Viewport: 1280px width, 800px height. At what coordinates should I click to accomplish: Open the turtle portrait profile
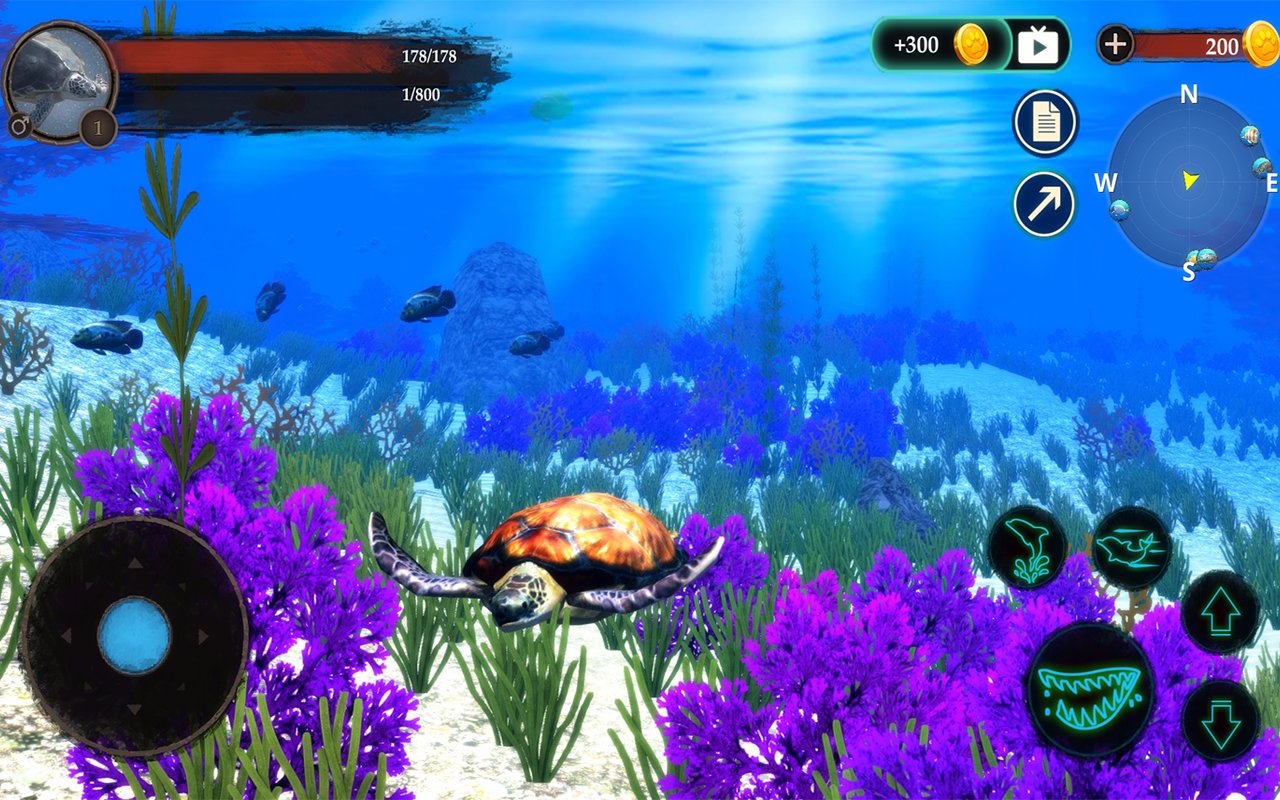[x=60, y=82]
